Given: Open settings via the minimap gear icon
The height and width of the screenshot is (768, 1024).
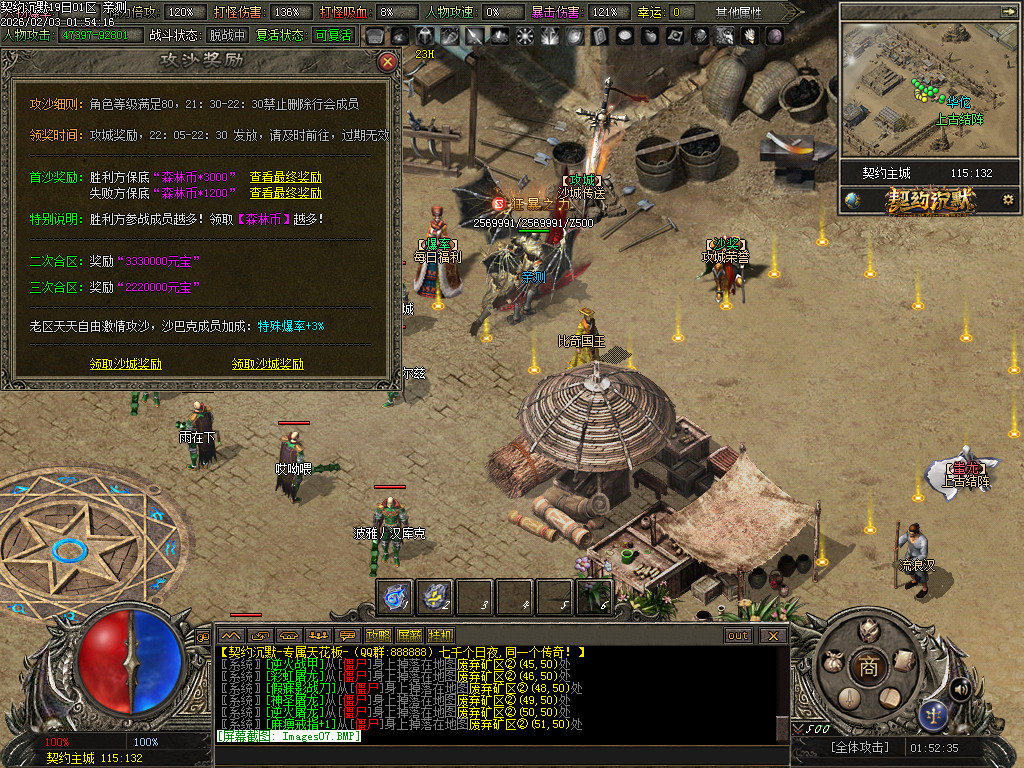Looking at the screenshot, I should click(1008, 199).
